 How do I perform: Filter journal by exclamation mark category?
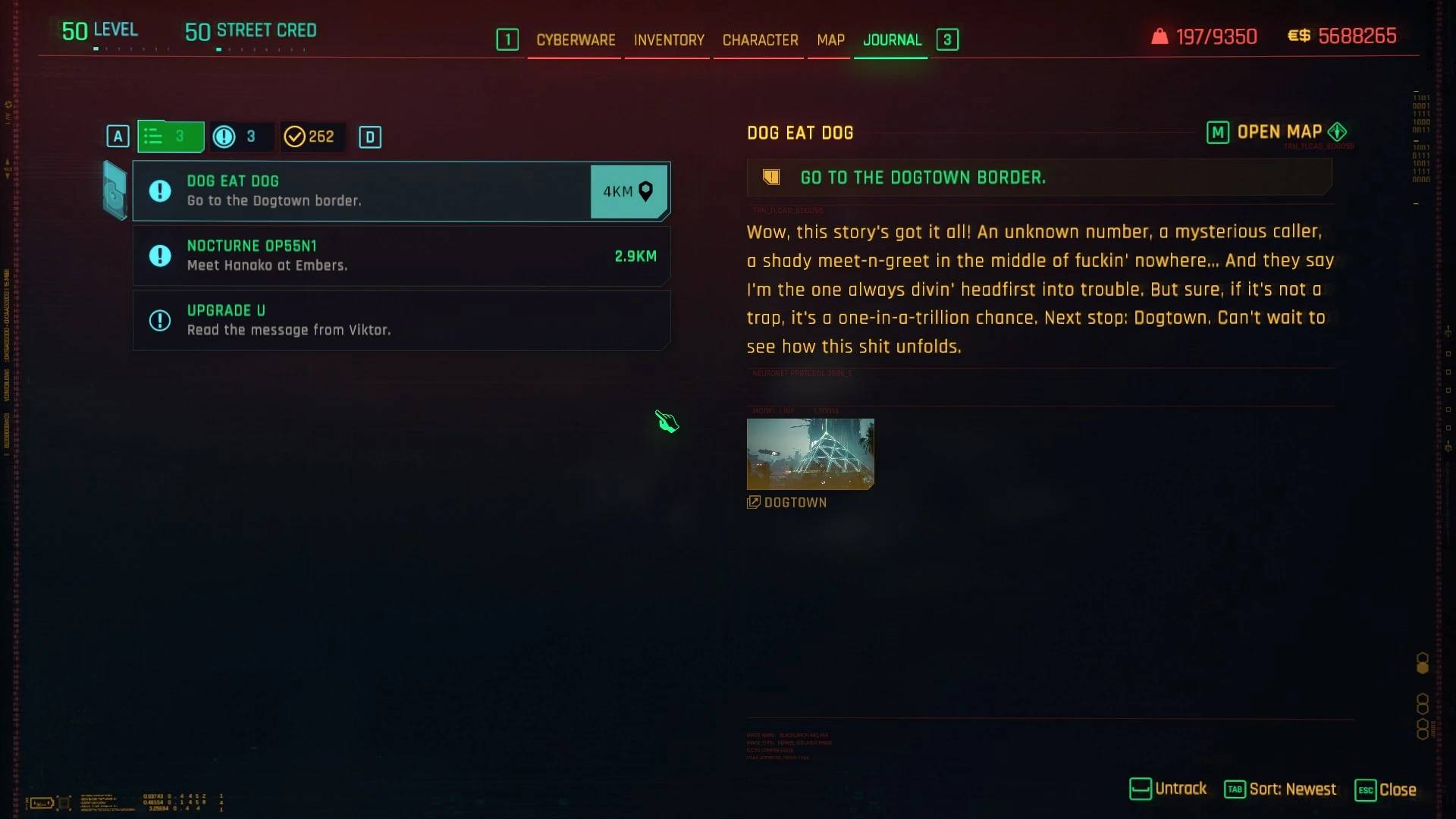click(x=237, y=136)
